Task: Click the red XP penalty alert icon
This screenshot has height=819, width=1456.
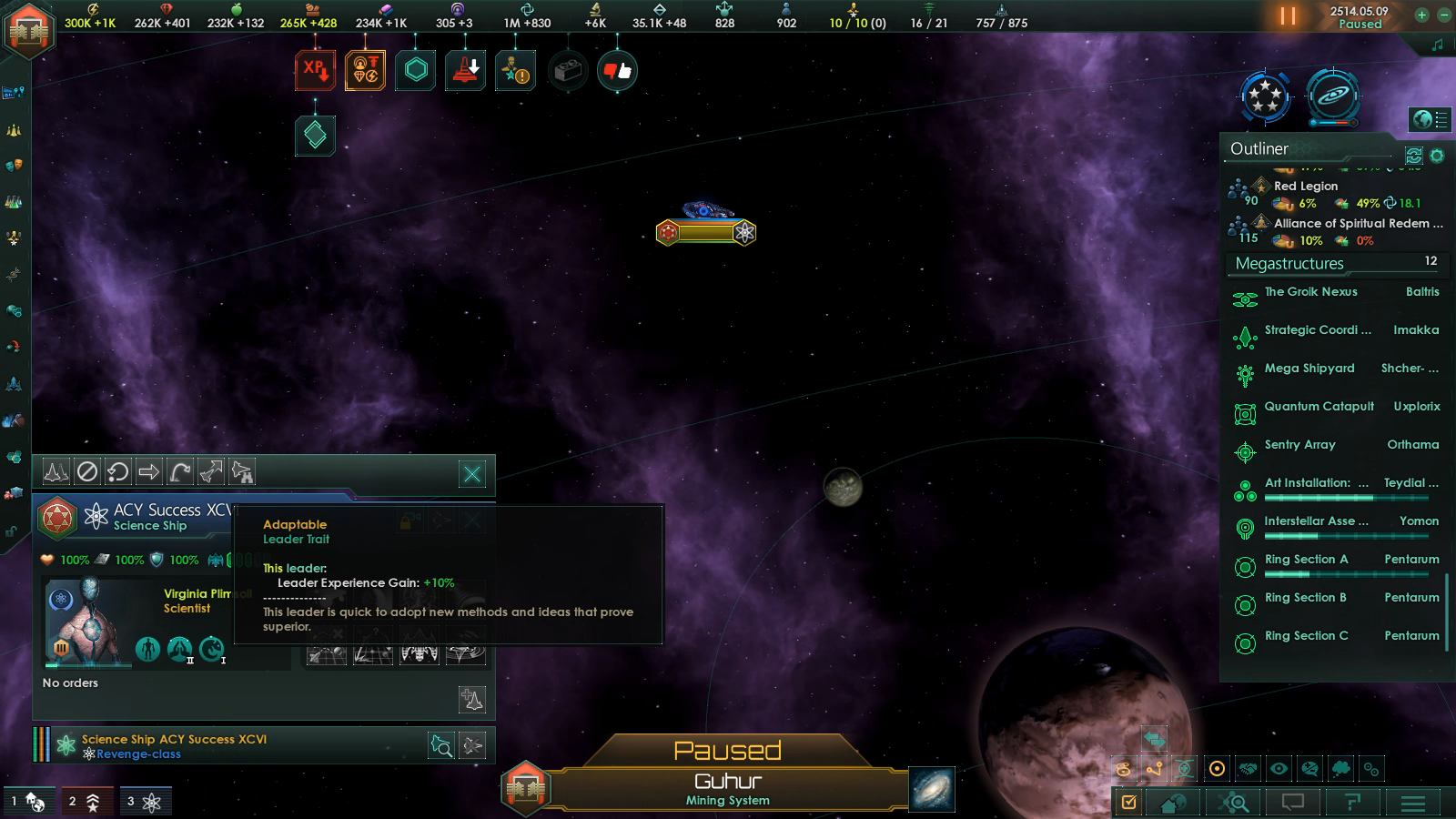Action: pyautogui.click(x=315, y=68)
